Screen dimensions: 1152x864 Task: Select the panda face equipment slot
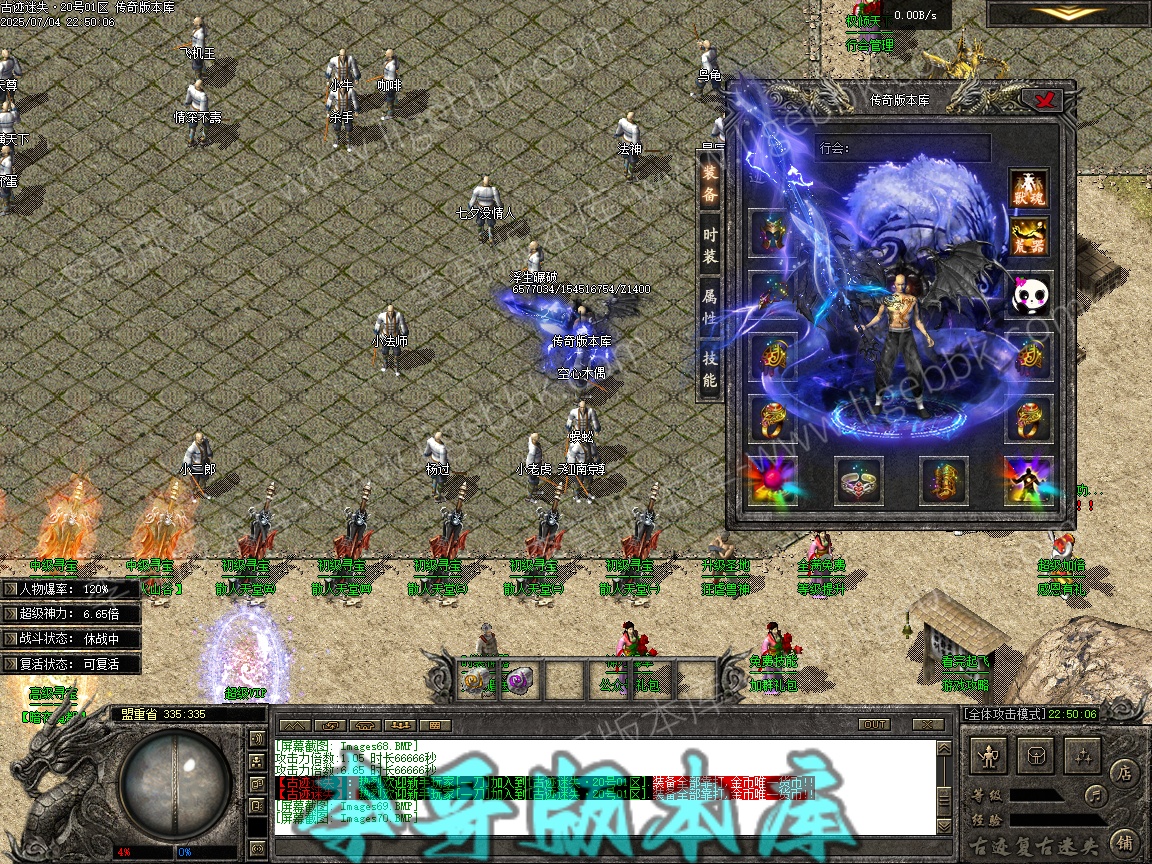(1028, 295)
